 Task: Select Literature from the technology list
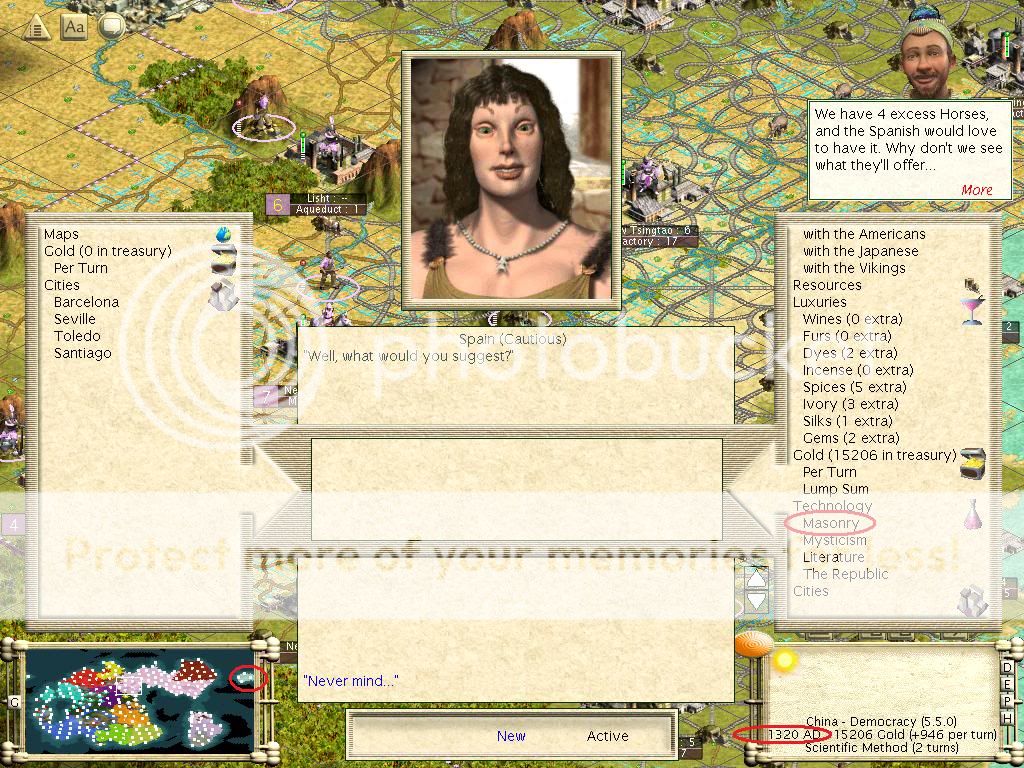click(x=833, y=557)
